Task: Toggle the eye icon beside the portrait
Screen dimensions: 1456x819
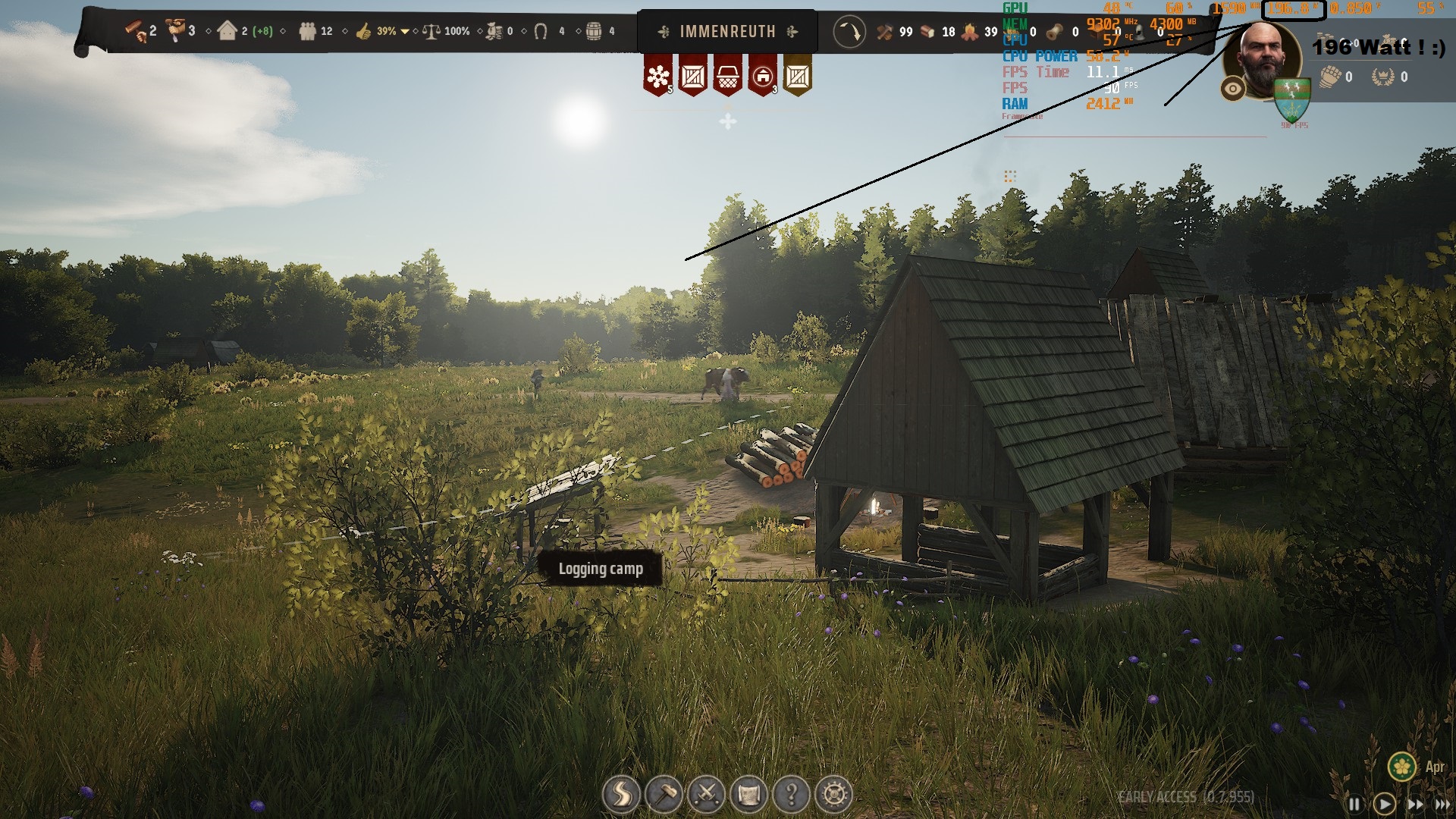Action: [x=1233, y=89]
